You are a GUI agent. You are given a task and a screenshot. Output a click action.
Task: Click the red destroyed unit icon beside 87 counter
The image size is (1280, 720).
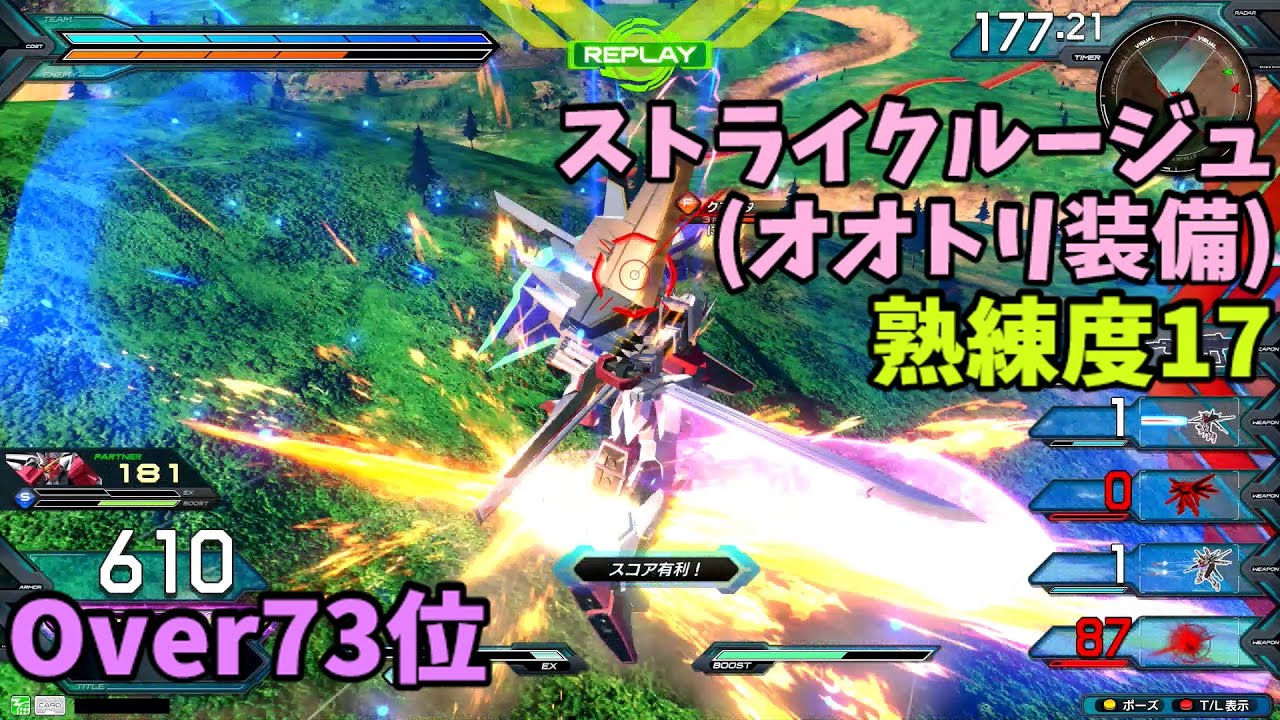tap(1187, 640)
